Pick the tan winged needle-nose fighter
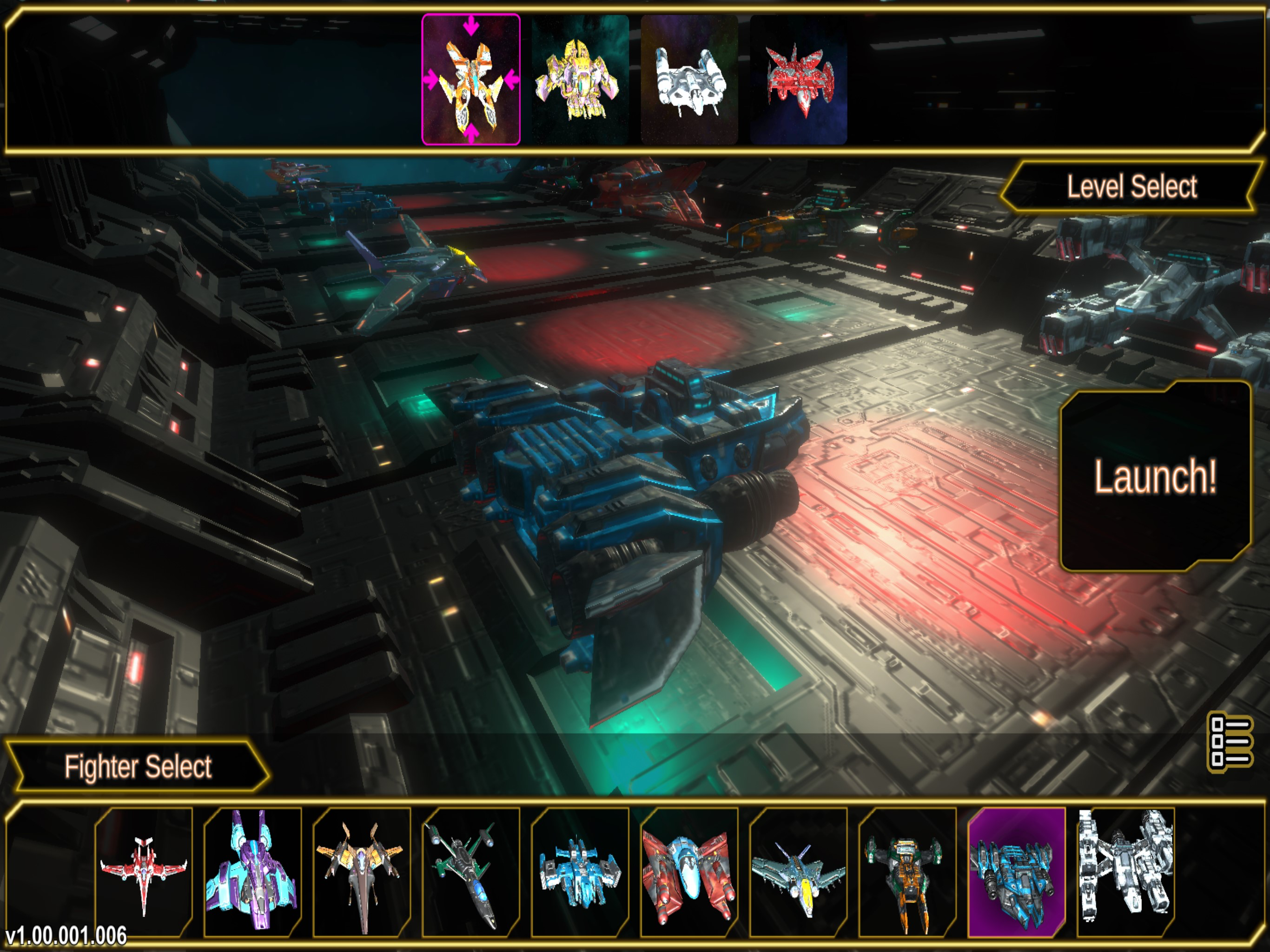Image resolution: width=1270 pixels, height=952 pixels. 362,872
